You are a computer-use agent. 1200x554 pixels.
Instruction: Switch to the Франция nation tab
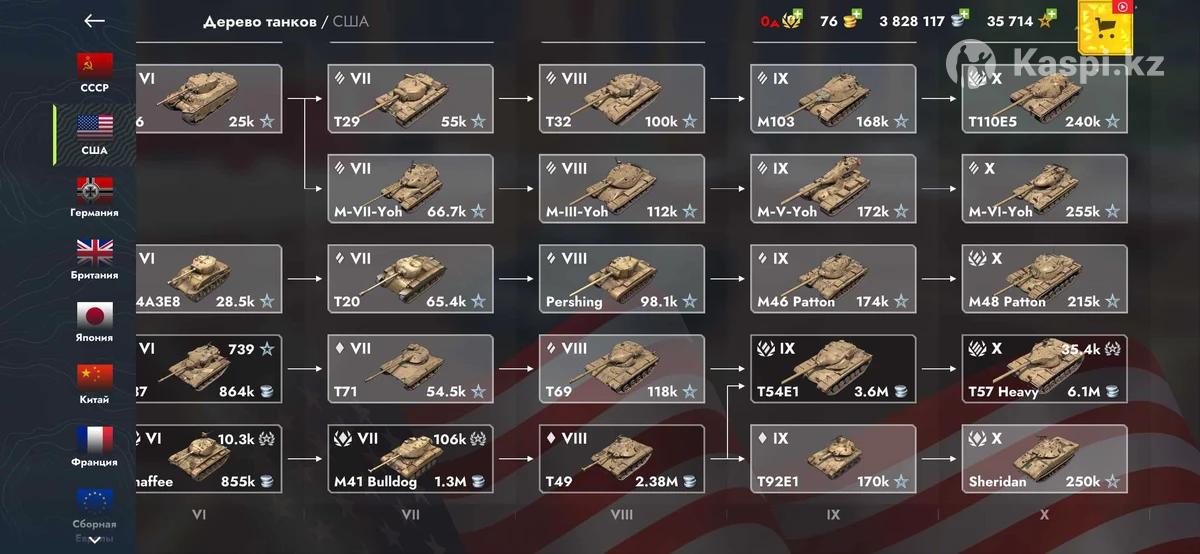click(x=95, y=447)
